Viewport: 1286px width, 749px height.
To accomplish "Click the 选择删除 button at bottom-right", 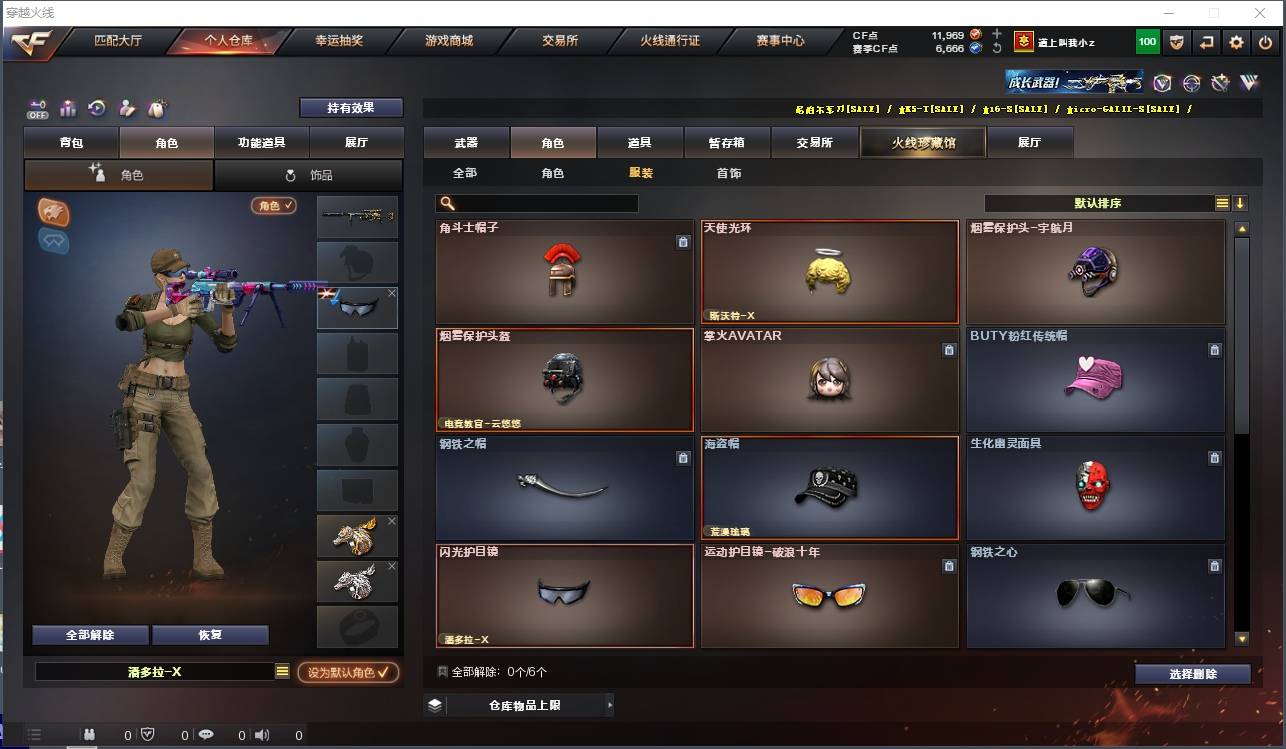I will click(x=1192, y=674).
